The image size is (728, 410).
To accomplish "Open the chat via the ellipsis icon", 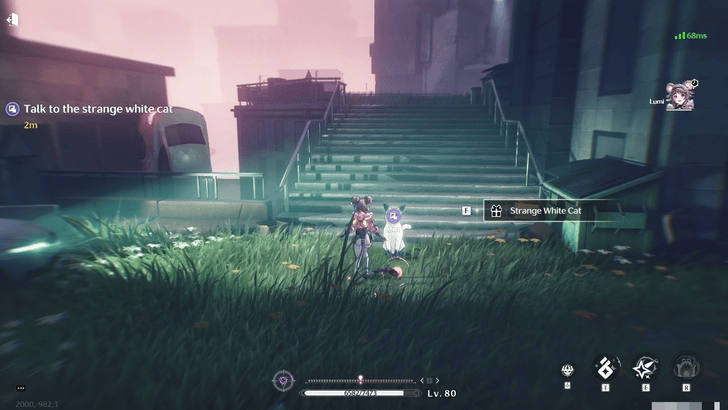I will point(21,388).
